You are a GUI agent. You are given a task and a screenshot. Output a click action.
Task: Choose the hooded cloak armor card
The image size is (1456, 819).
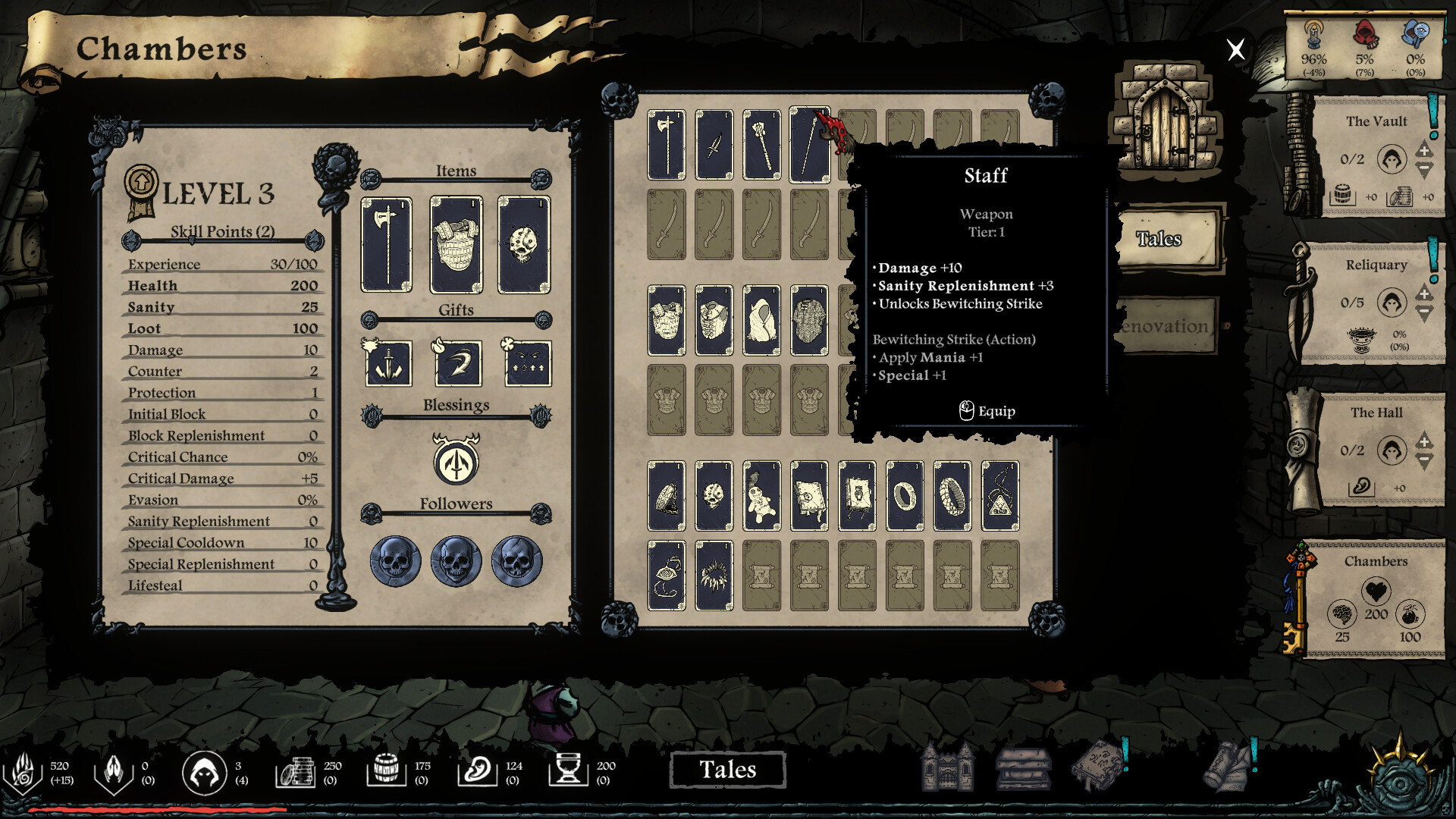point(761,321)
